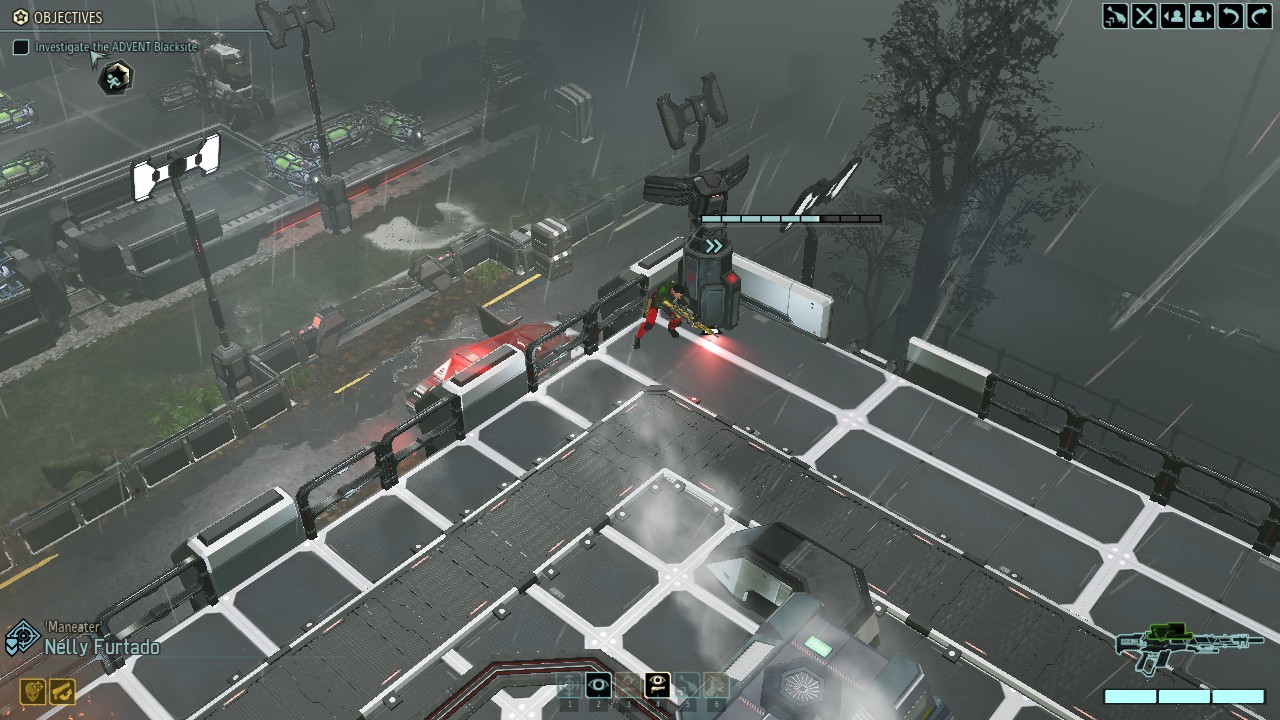This screenshot has width=1280, height=720.
Task: Open the sharpshooter class rank icon
Action: [x=21, y=638]
